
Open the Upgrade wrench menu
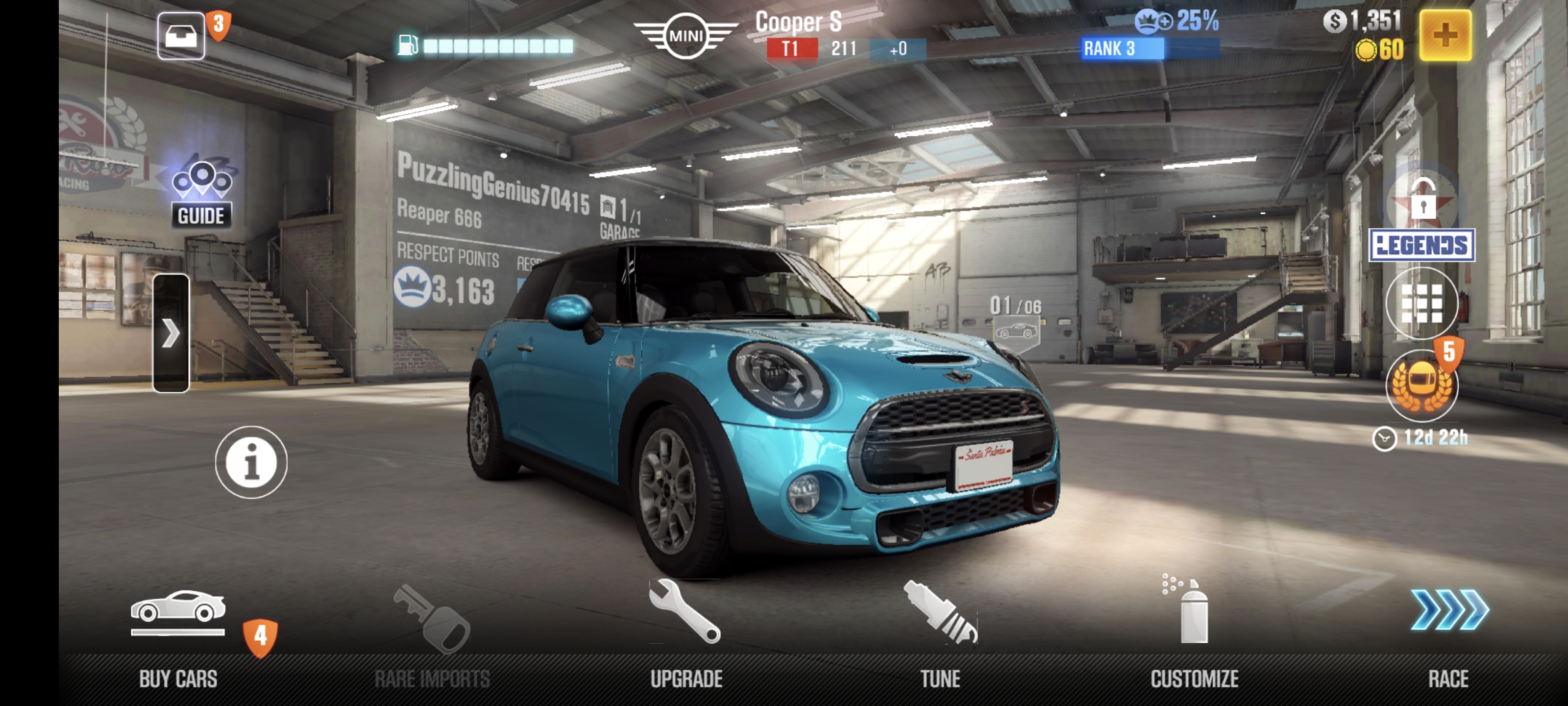(686, 633)
